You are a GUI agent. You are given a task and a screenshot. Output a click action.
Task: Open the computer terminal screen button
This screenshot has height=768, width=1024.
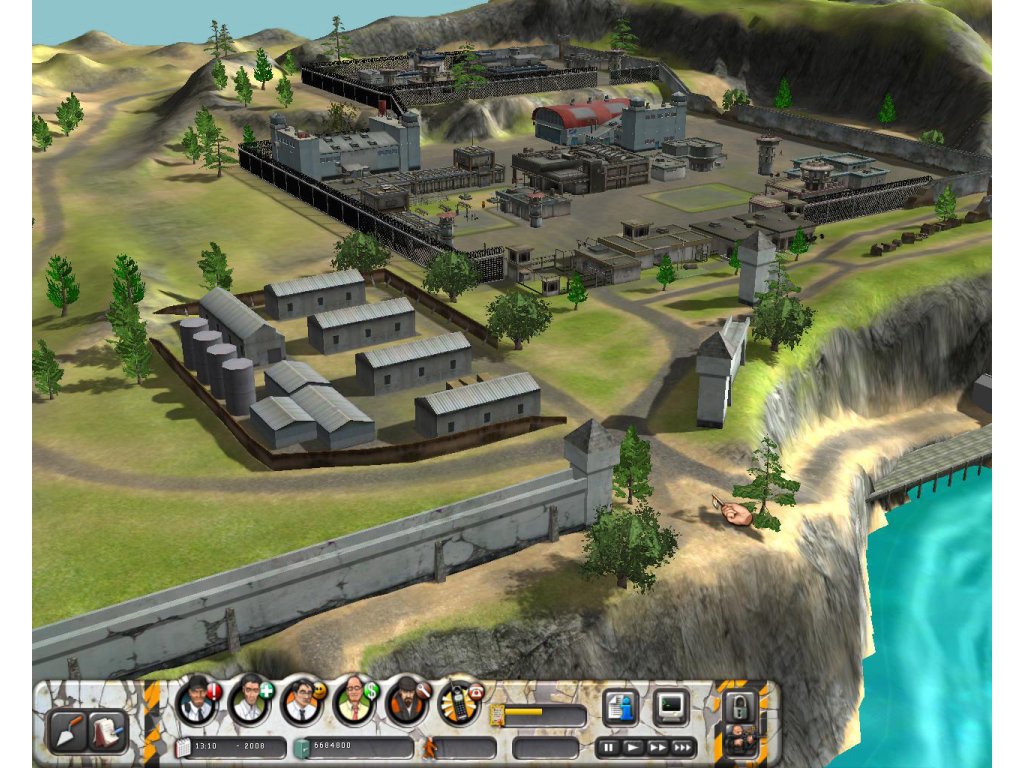pos(671,708)
